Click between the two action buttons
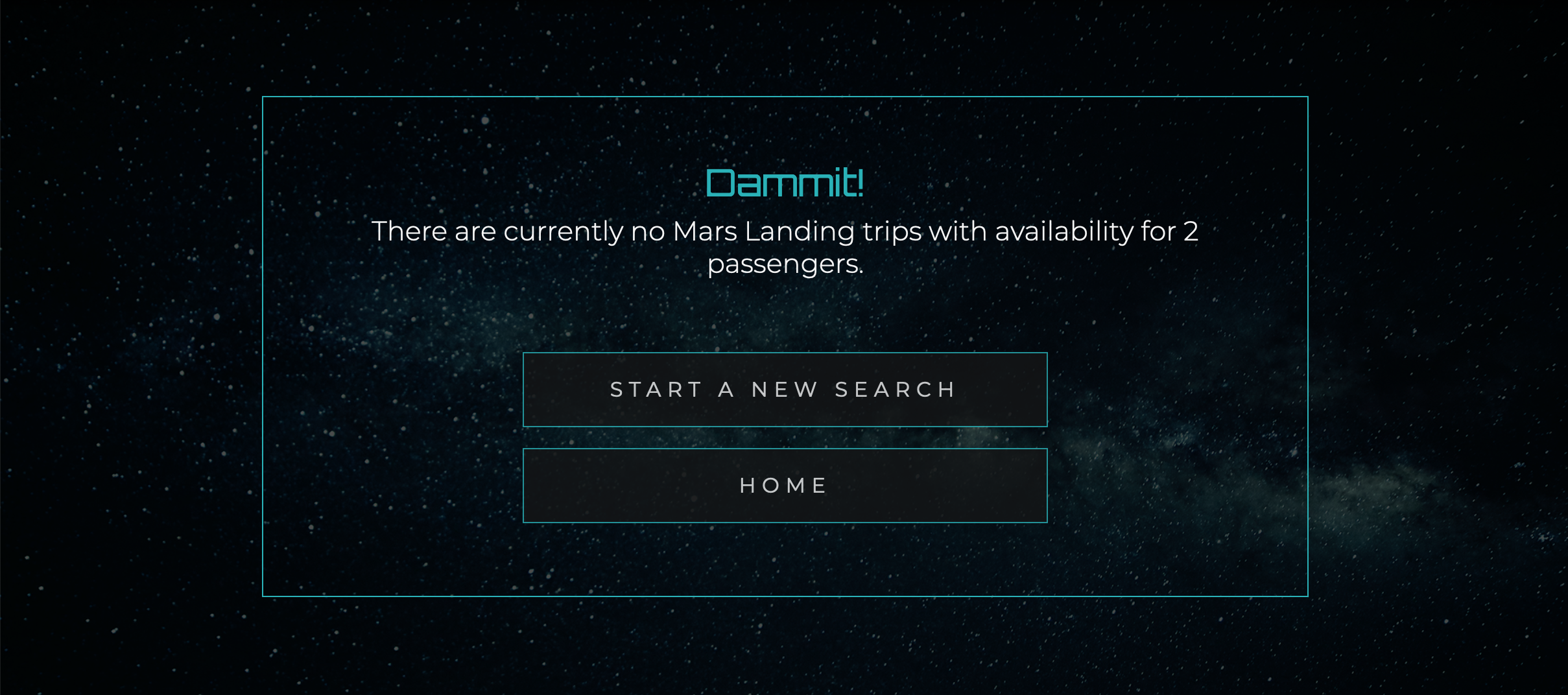 tap(783, 436)
